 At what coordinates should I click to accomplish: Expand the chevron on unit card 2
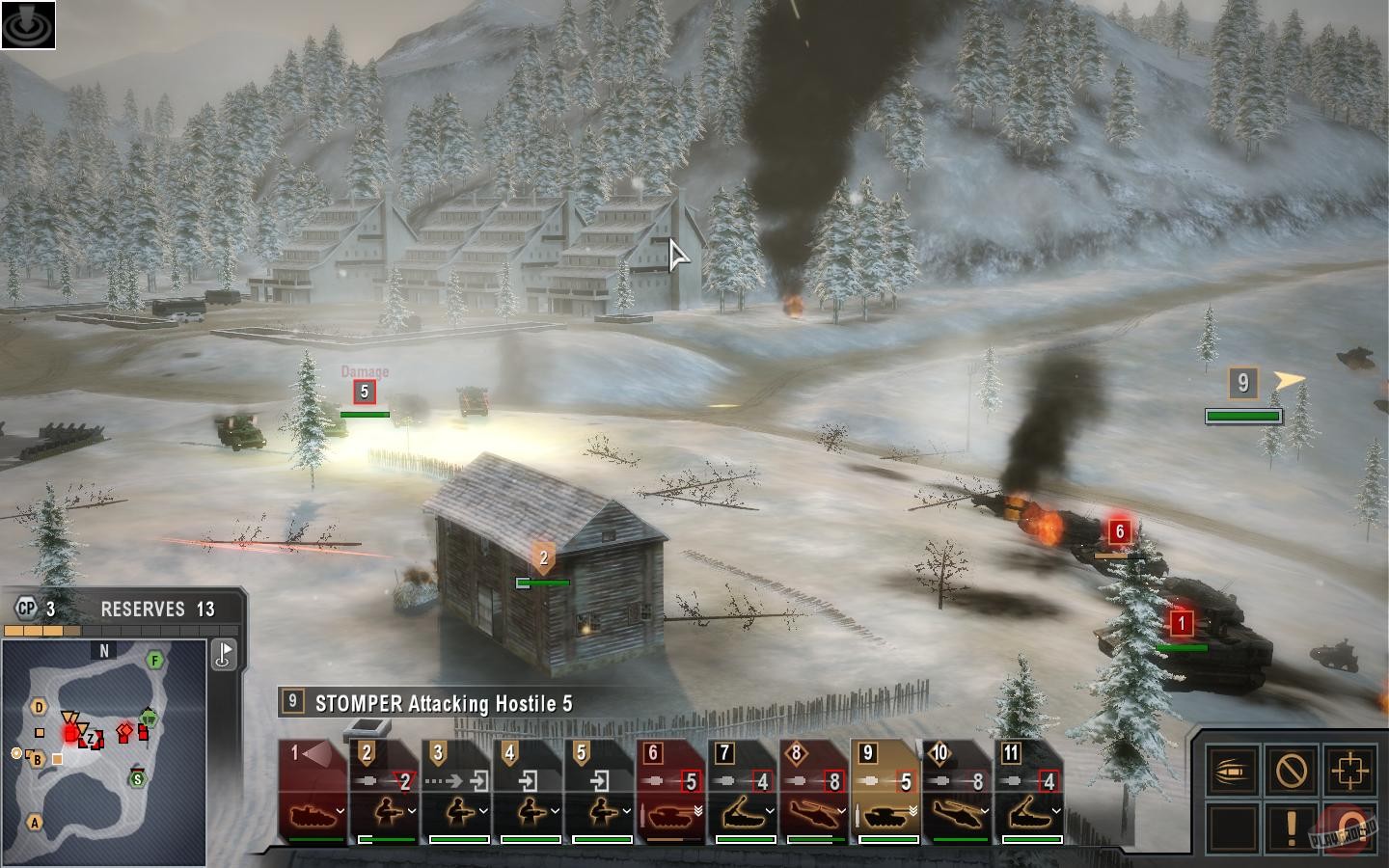tap(413, 811)
